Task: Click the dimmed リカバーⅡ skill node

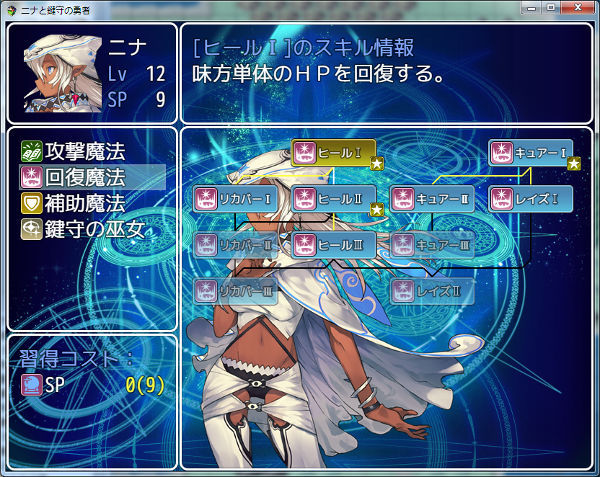Action: (234, 244)
